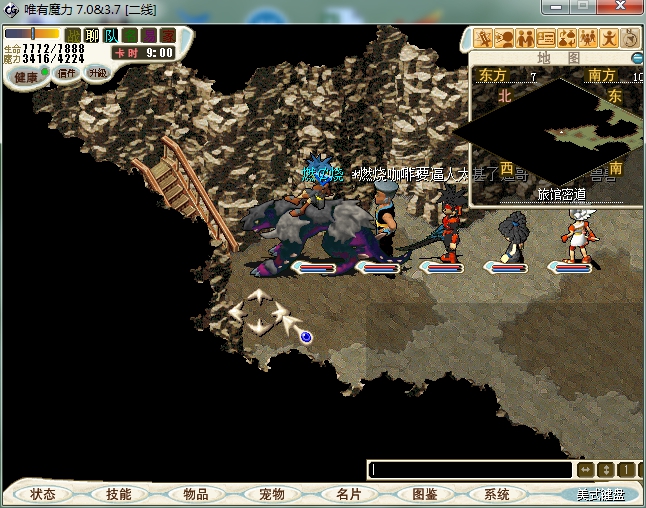Click the 健康 health button
The height and width of the screenshot is (508, 646).
point(26,76)
